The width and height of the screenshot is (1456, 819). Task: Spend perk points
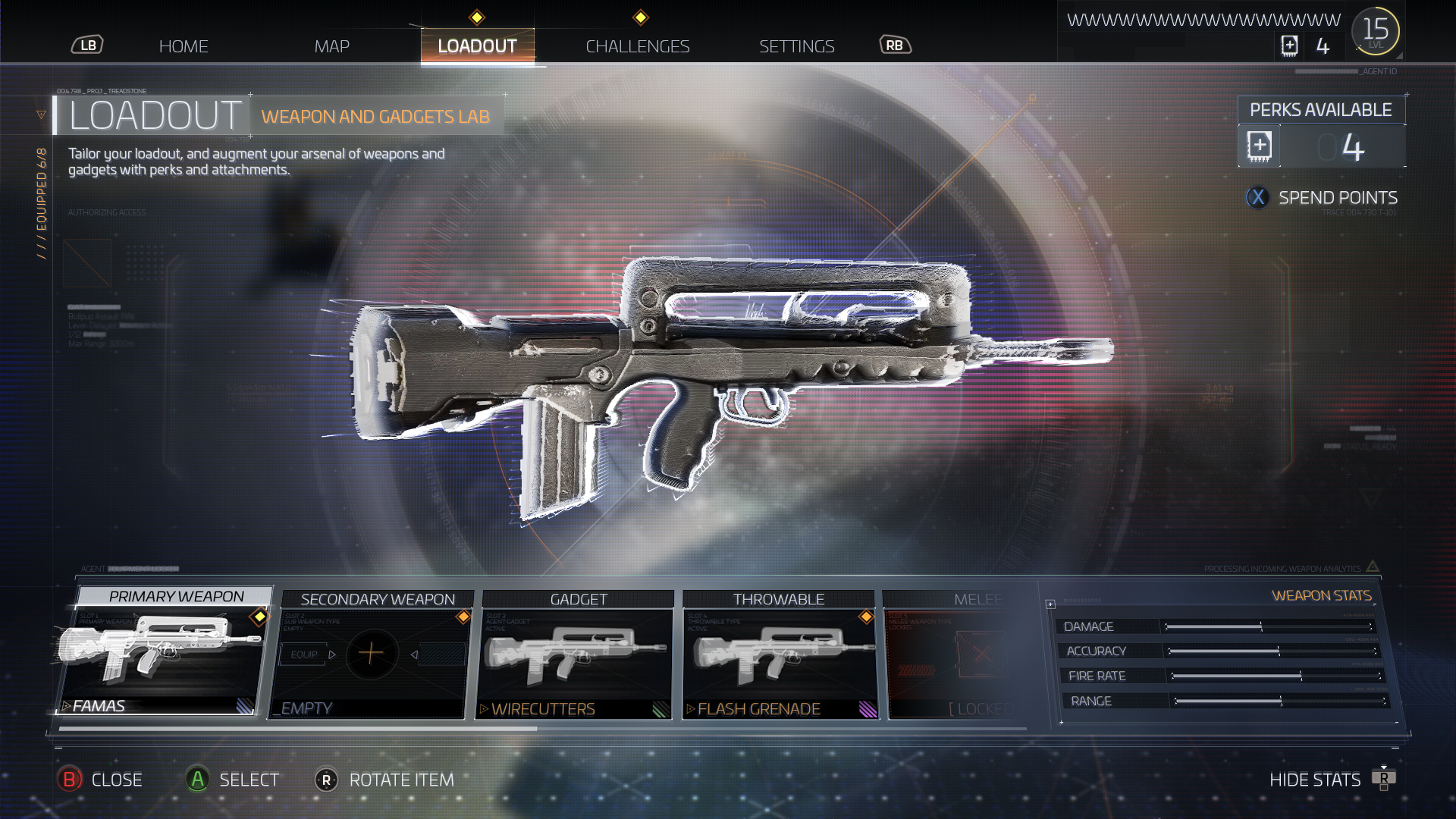tap(1323, 198)
